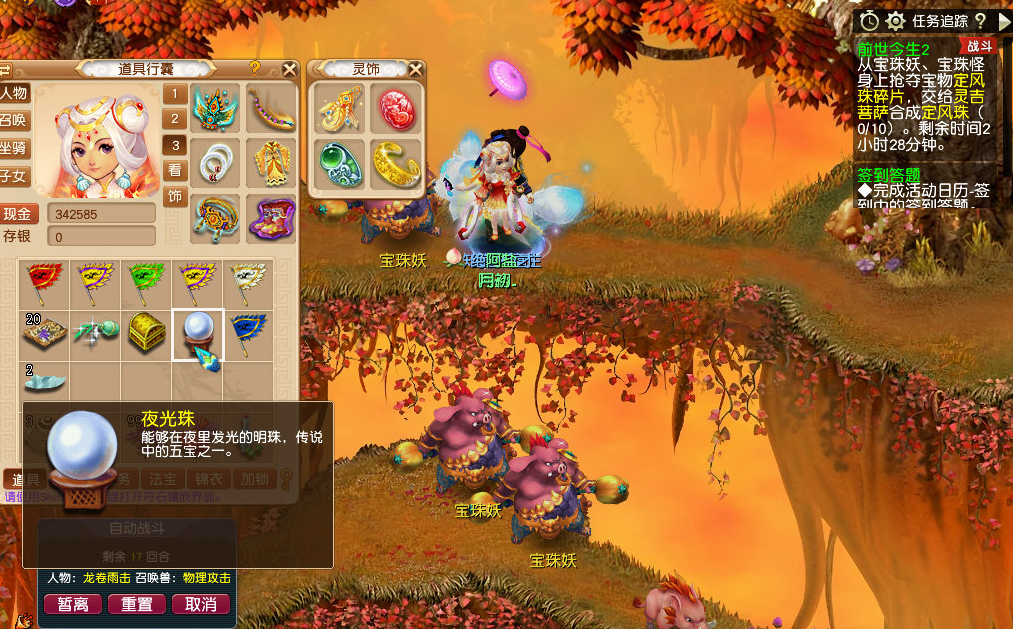This screenshot has height=629, width=1013.
Task: Open the 子女 children tab
Action: (x=14, y=177)
